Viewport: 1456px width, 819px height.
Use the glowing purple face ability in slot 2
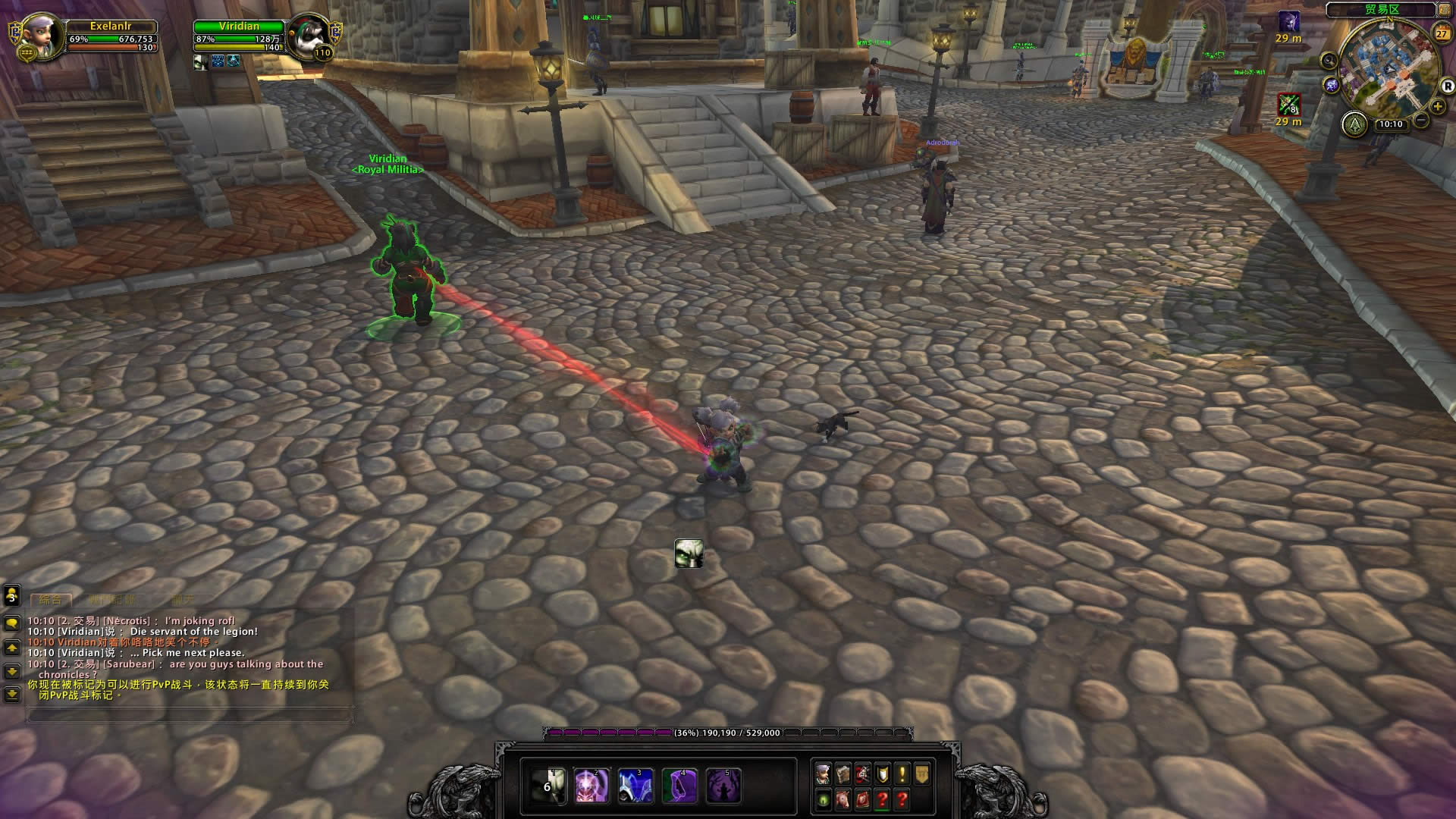tap(592, 786)
